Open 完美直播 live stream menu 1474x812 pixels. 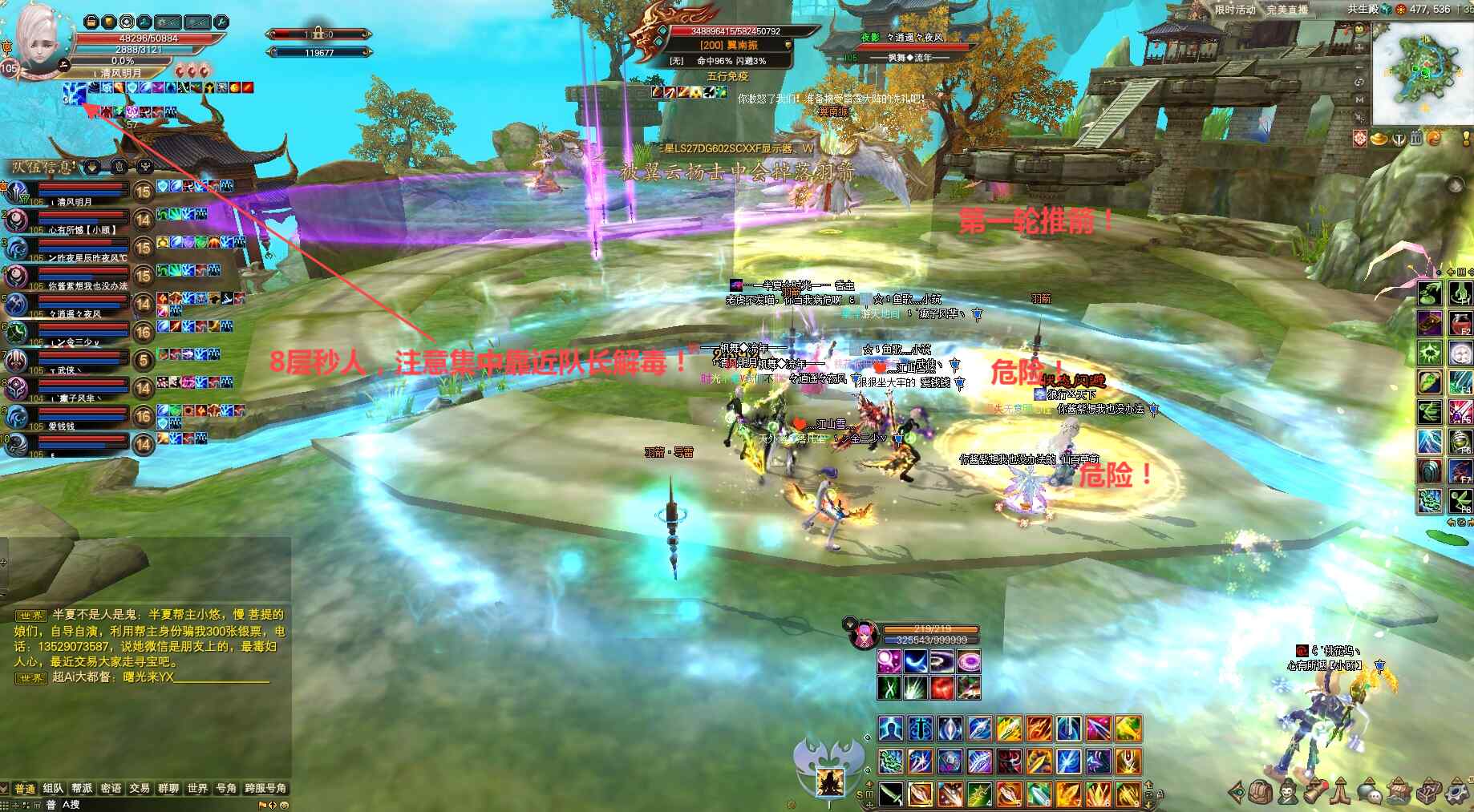(x=1287, y=10)
